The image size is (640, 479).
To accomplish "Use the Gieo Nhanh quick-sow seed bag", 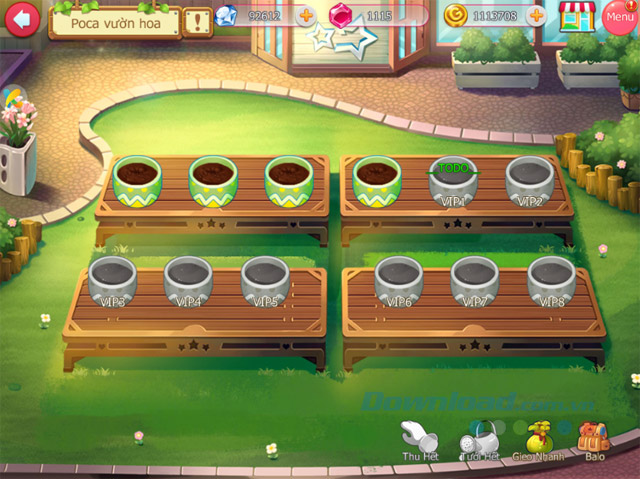I will 539,439.
